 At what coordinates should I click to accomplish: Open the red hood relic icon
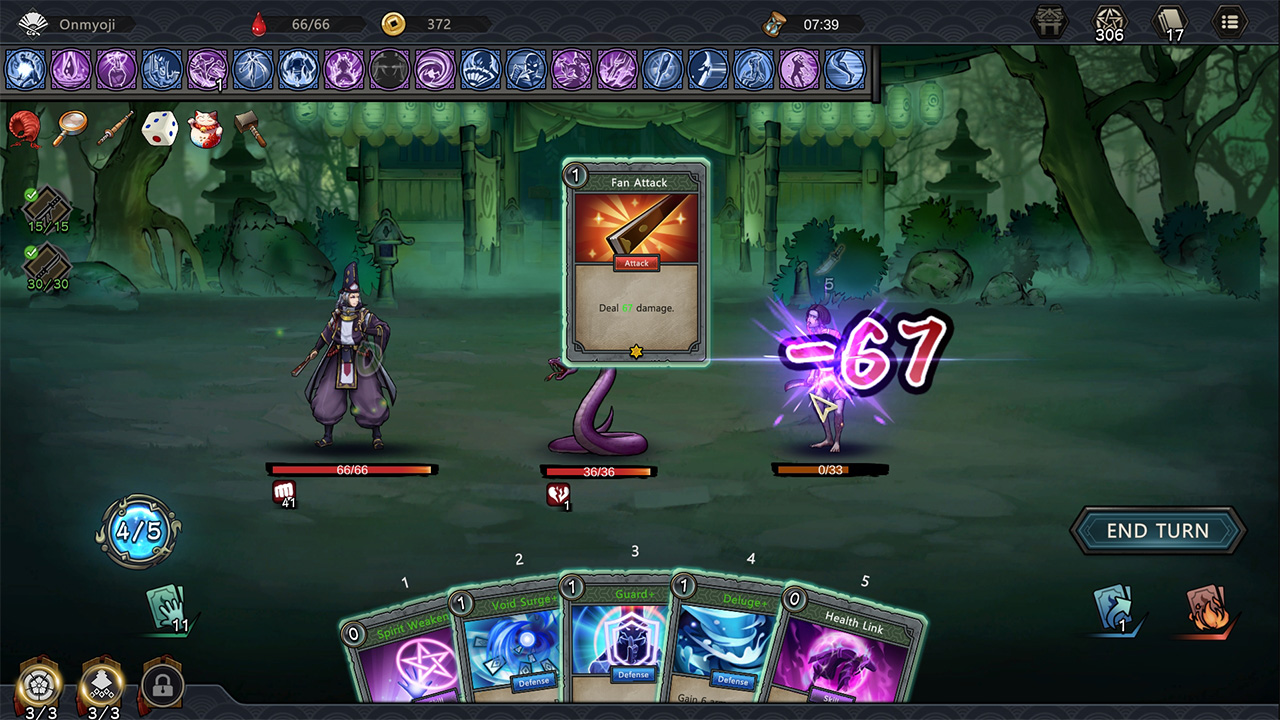pyautogui.click(x=24, y=129)
